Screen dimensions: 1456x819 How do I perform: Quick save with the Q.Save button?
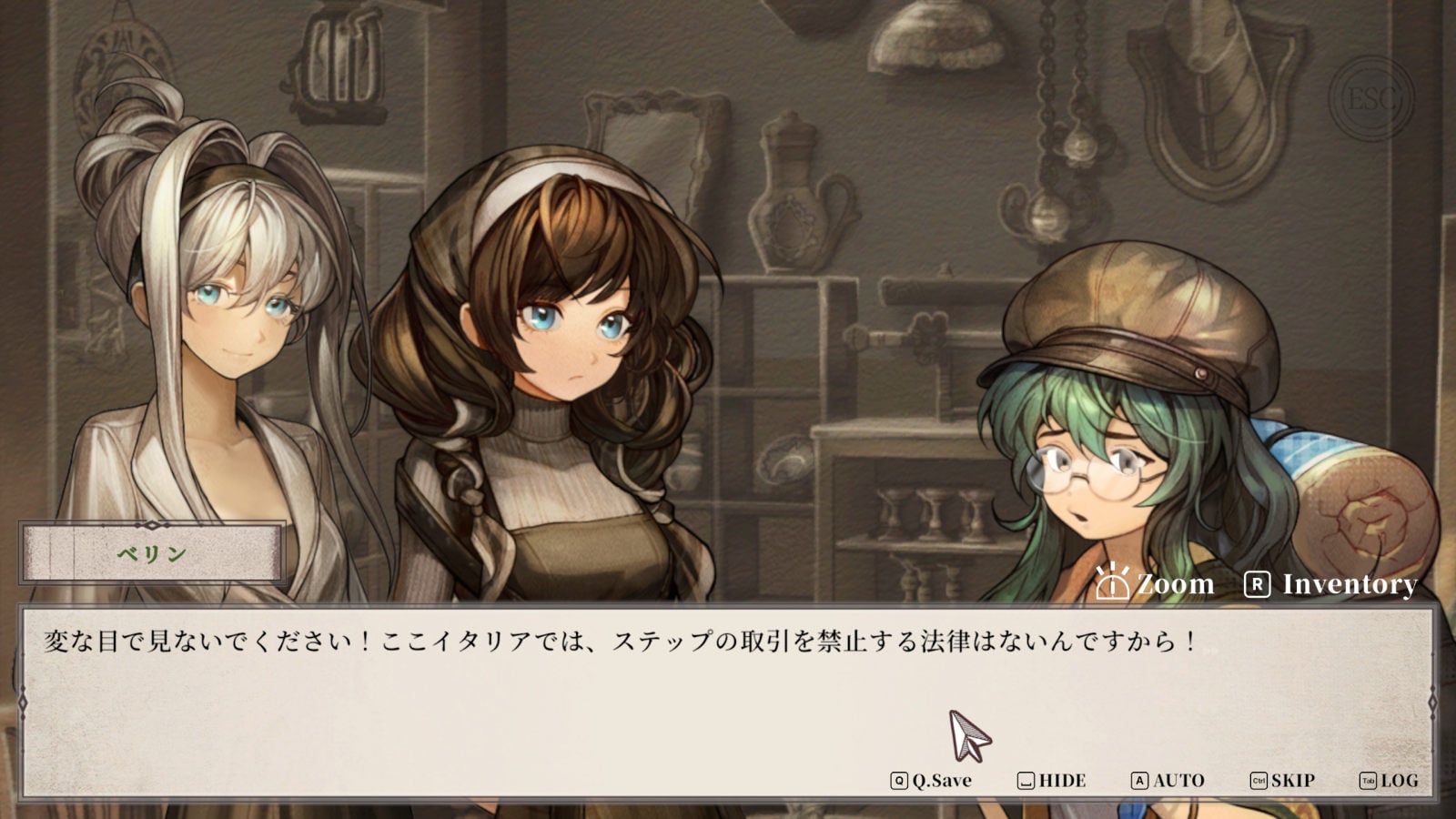(932, 781)
